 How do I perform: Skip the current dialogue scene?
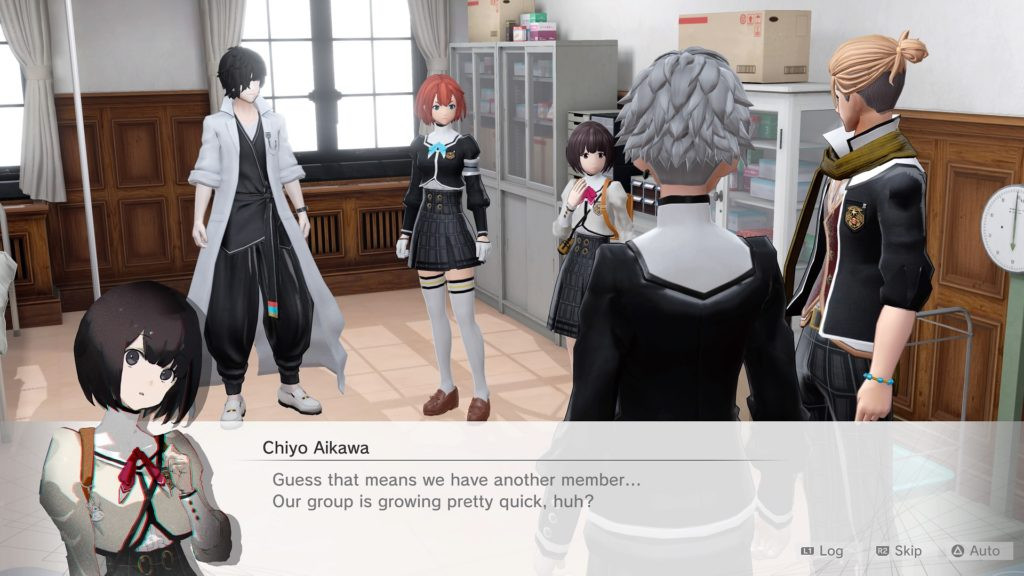(x=899, y=551)
